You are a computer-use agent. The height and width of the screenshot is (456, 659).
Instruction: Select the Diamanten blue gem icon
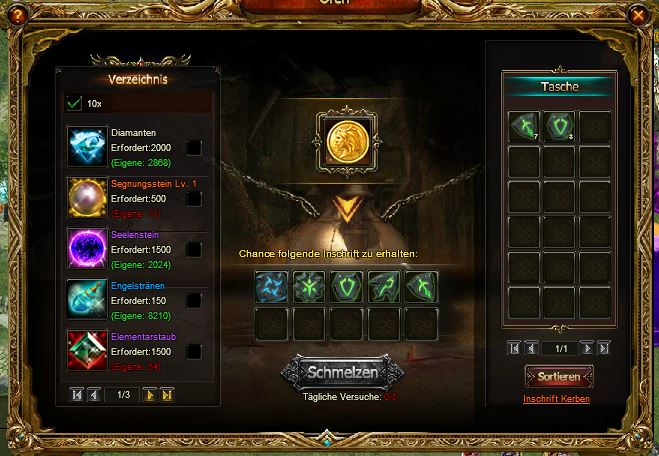tap(87, 146)
